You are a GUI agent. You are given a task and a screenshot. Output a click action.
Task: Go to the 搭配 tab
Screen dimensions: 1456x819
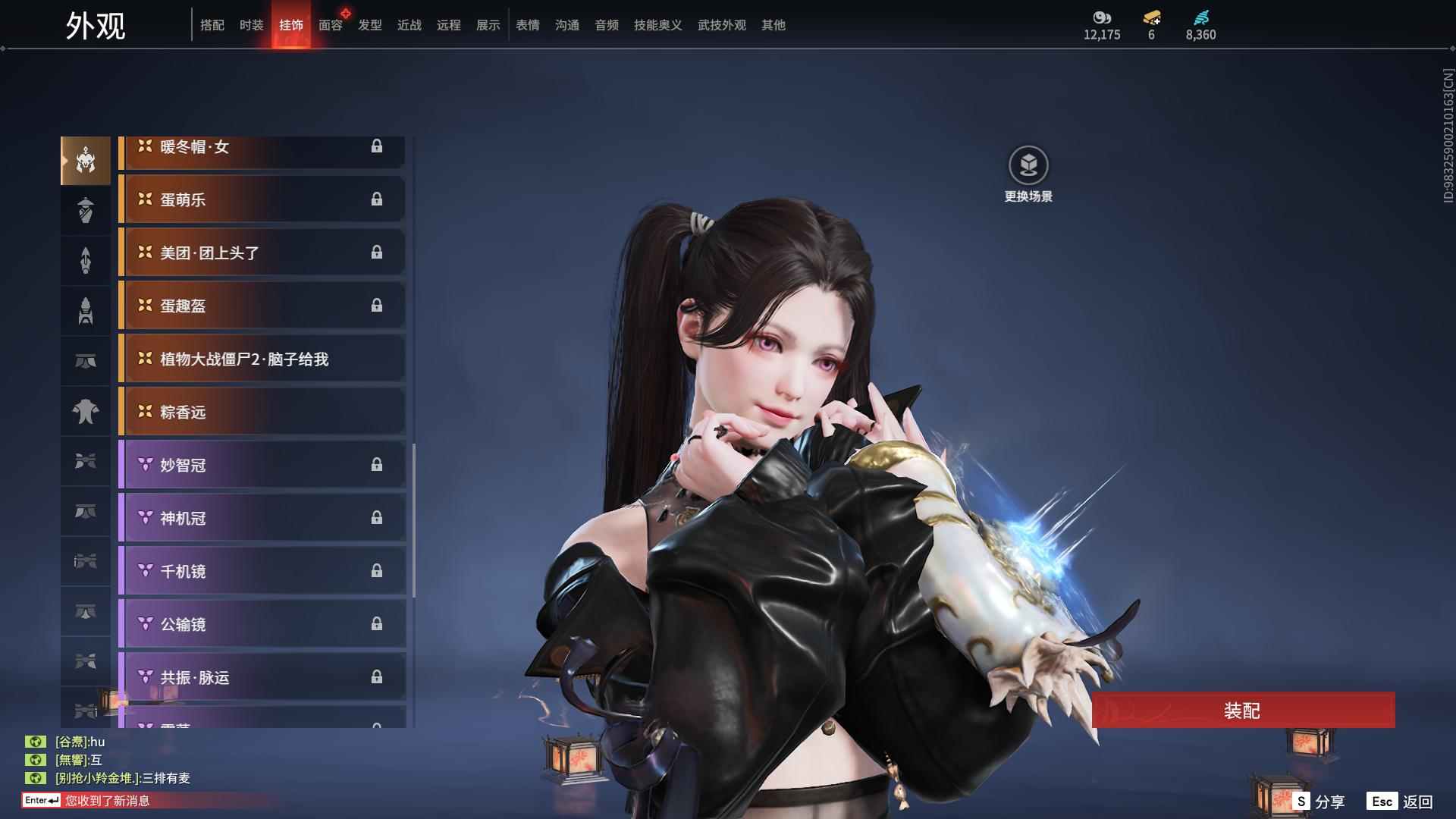[212, 25]
